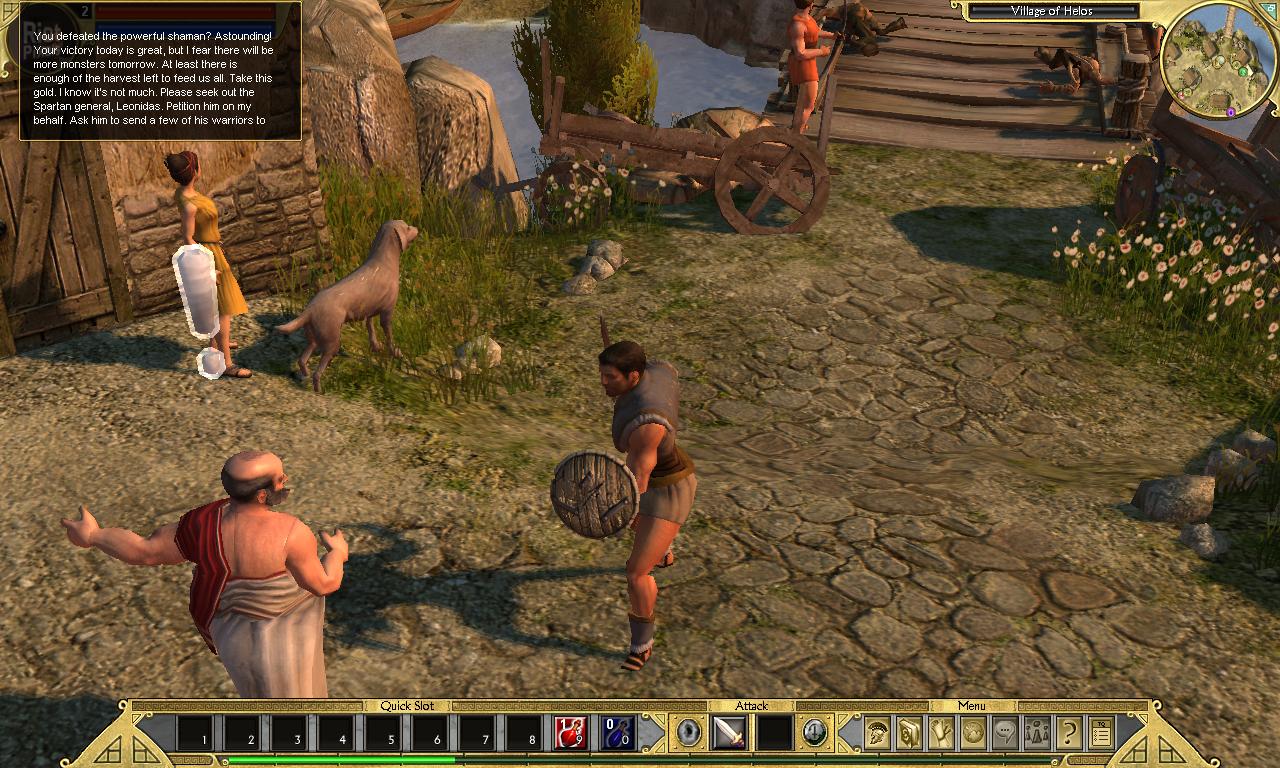1280x768 pixels.
Task: Open the character window helmet icon
Action: click(x=877, y=733)
